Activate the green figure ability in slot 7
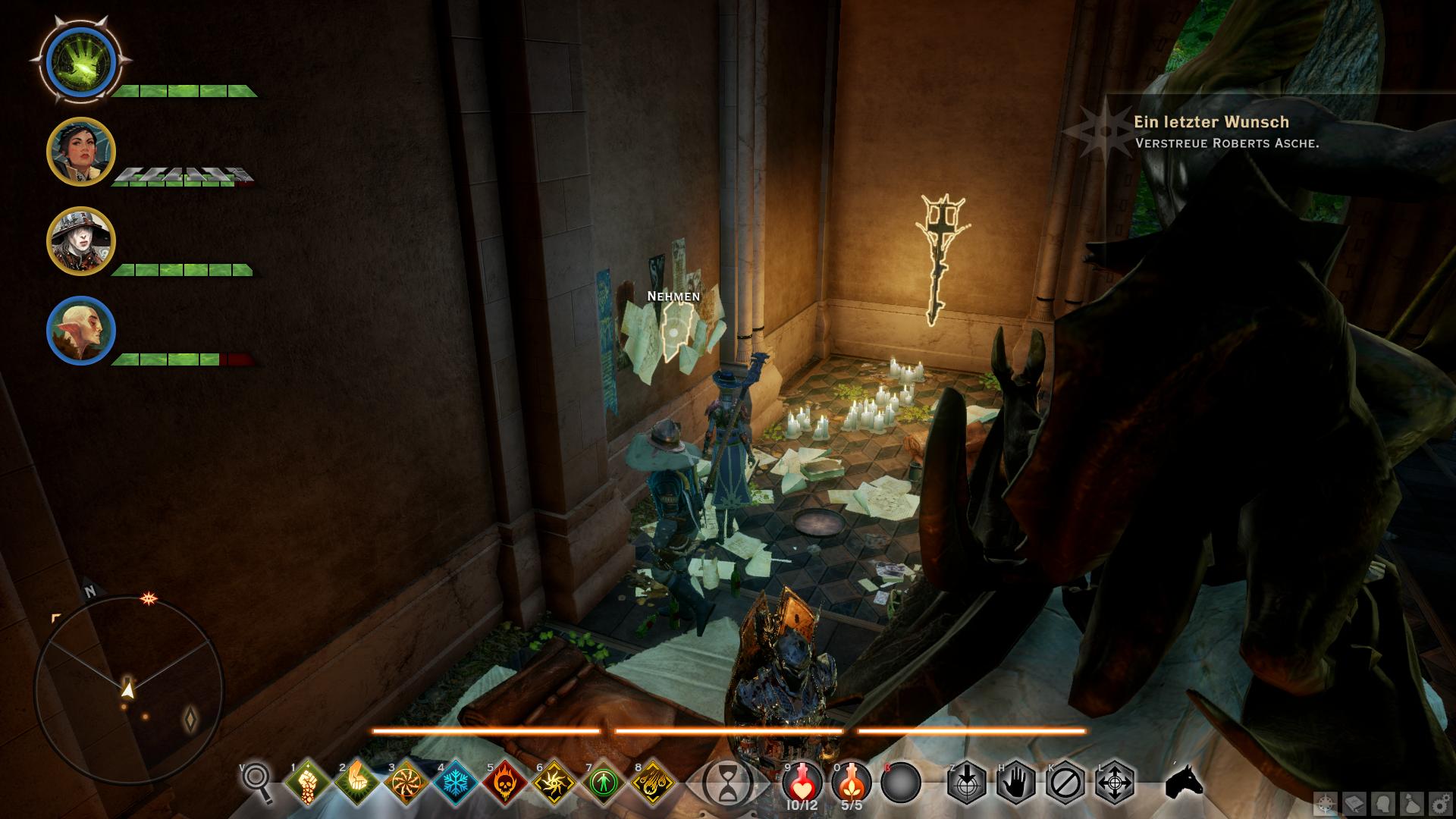This screenshot has width=1456, height=819. click(x=602, y=781)
